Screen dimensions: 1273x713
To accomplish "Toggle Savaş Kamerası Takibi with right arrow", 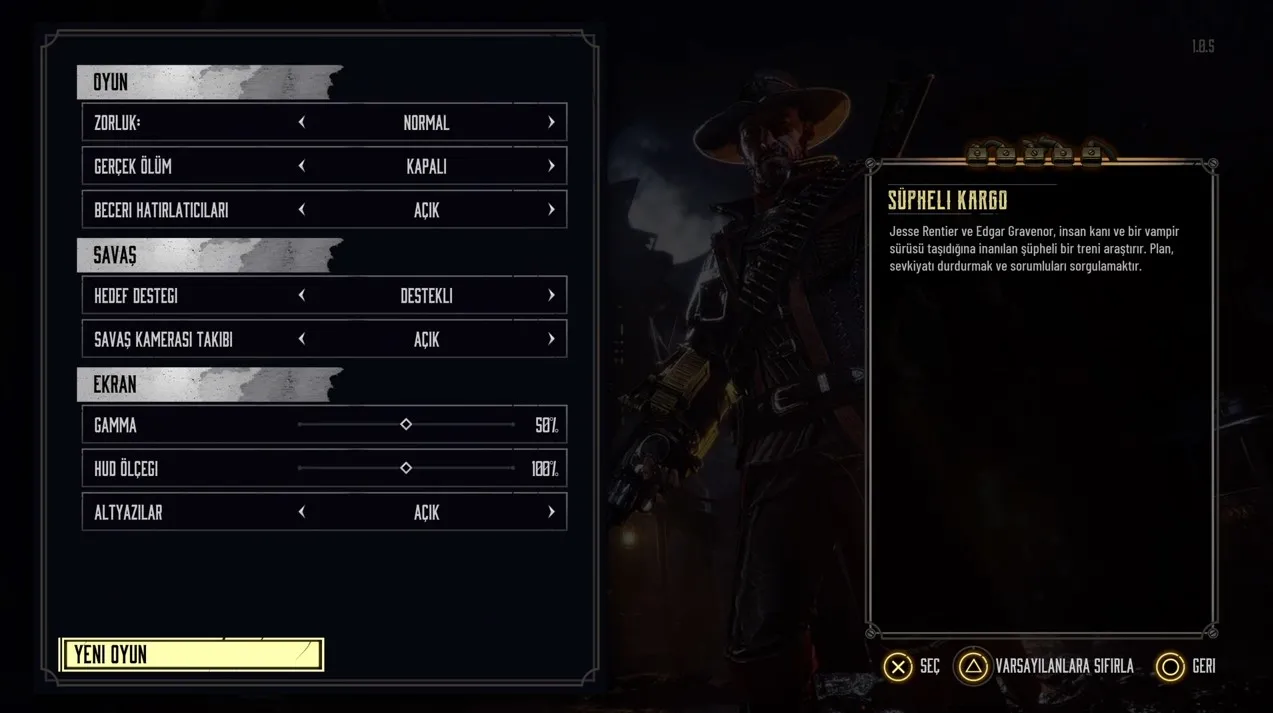I will point(551,340).
